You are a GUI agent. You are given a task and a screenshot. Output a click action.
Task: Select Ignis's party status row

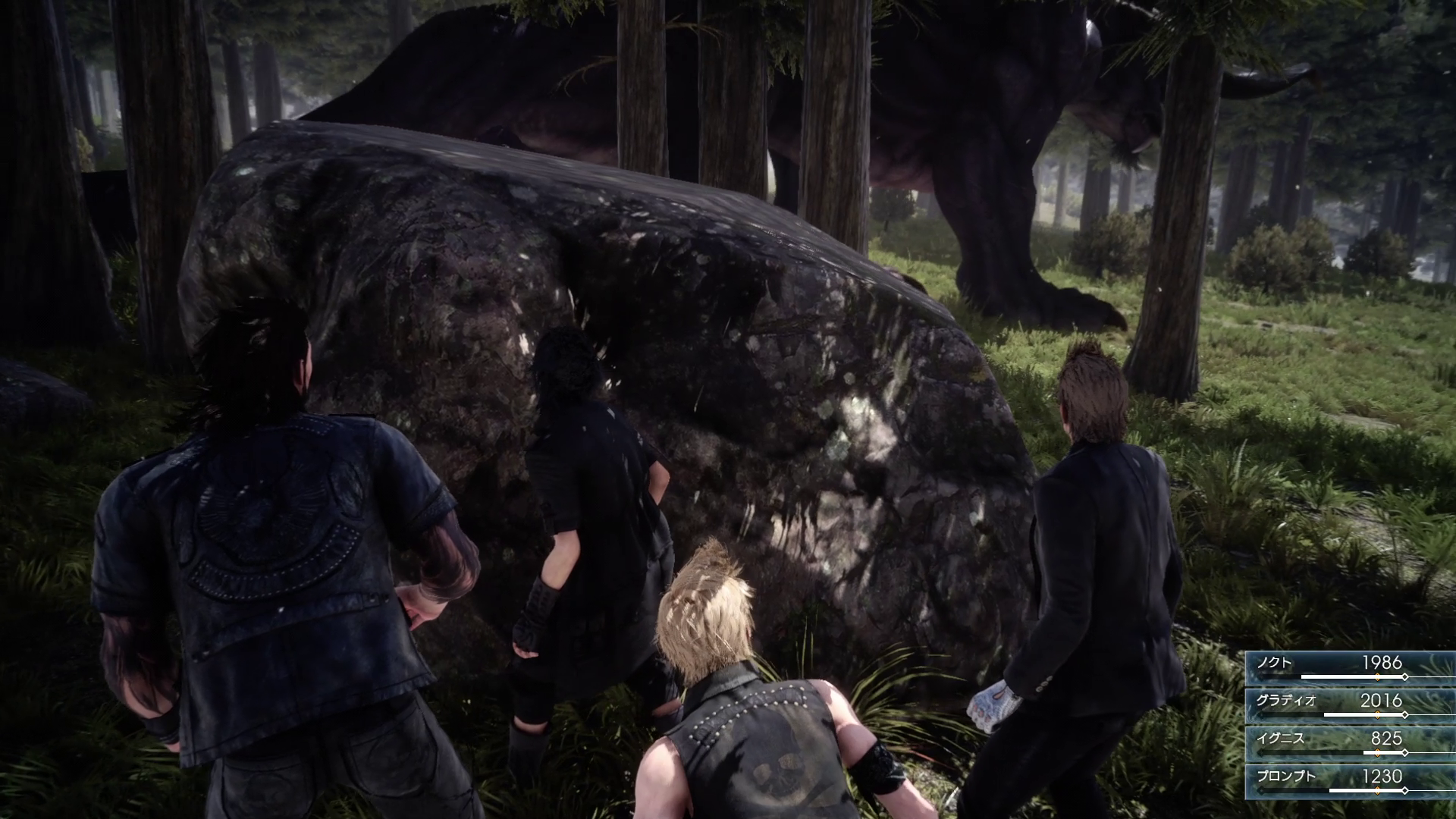[x=1350, y=743]
